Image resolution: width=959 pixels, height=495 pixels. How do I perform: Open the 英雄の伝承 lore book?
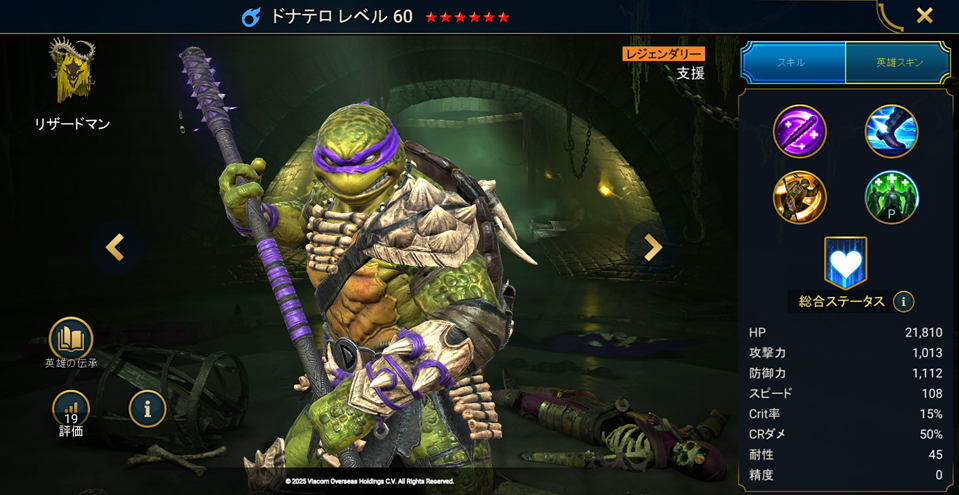71,339
